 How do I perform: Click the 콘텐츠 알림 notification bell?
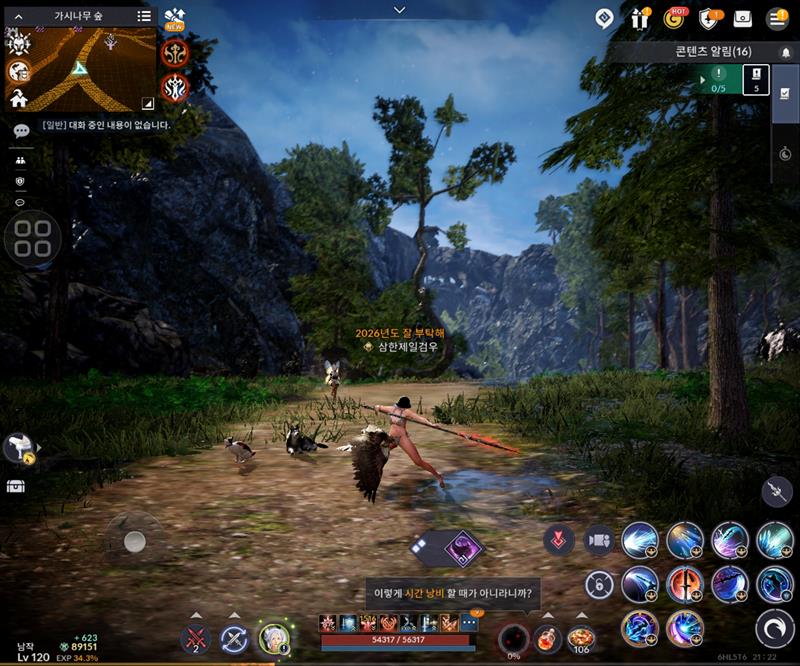784,51
